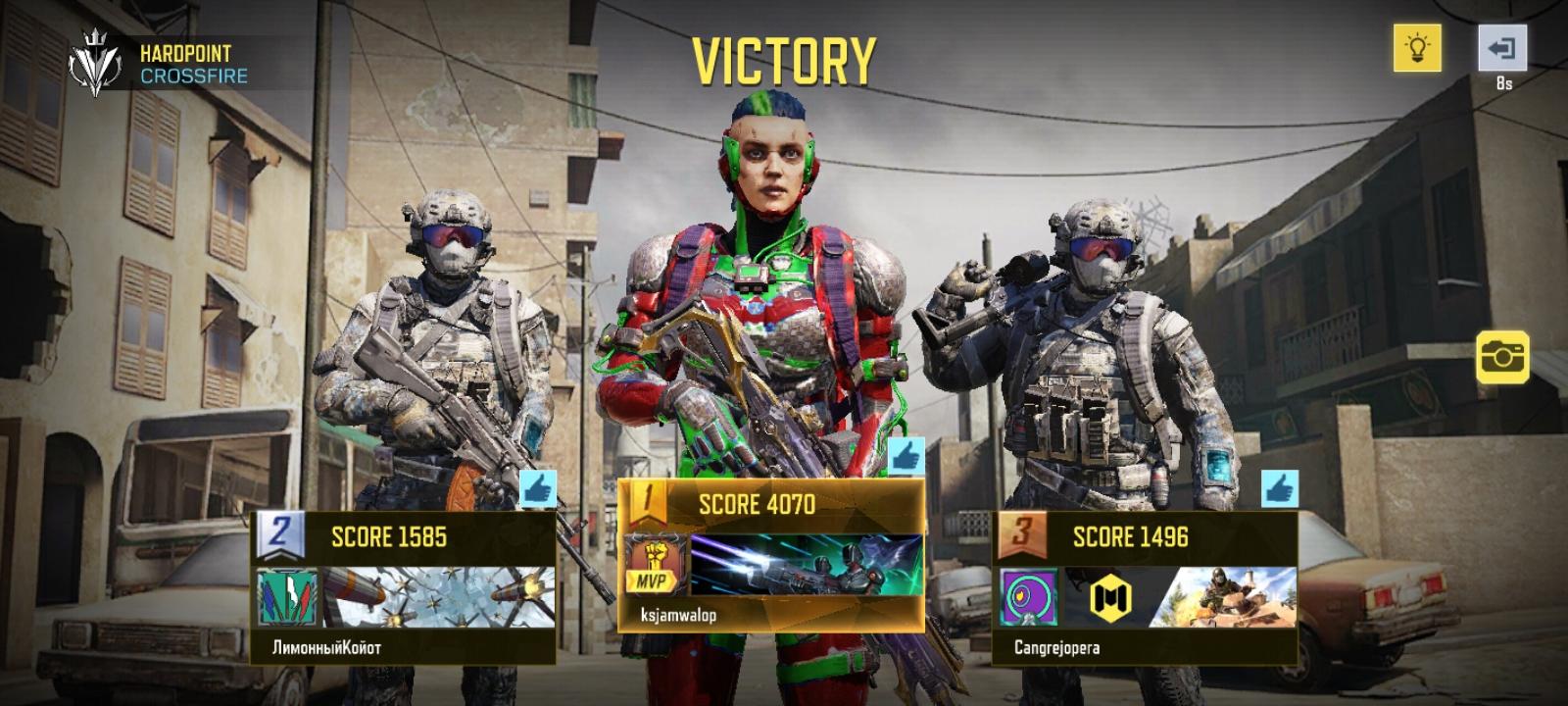The height and width of the screenshot is (706, 1568).
Task: Click the rank 1 ribbon on the MVP card
Action: pos(648,500)
